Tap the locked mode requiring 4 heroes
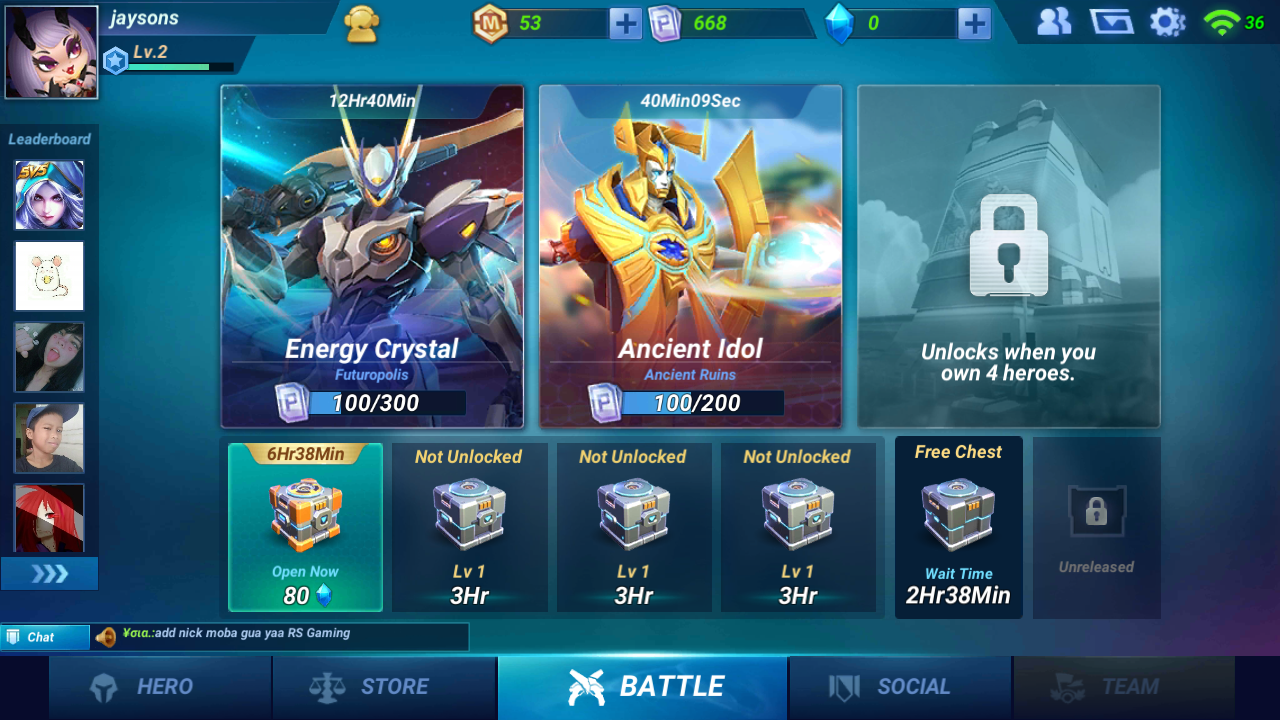This screenshot has width=1280, height=720. (1008, 256)
